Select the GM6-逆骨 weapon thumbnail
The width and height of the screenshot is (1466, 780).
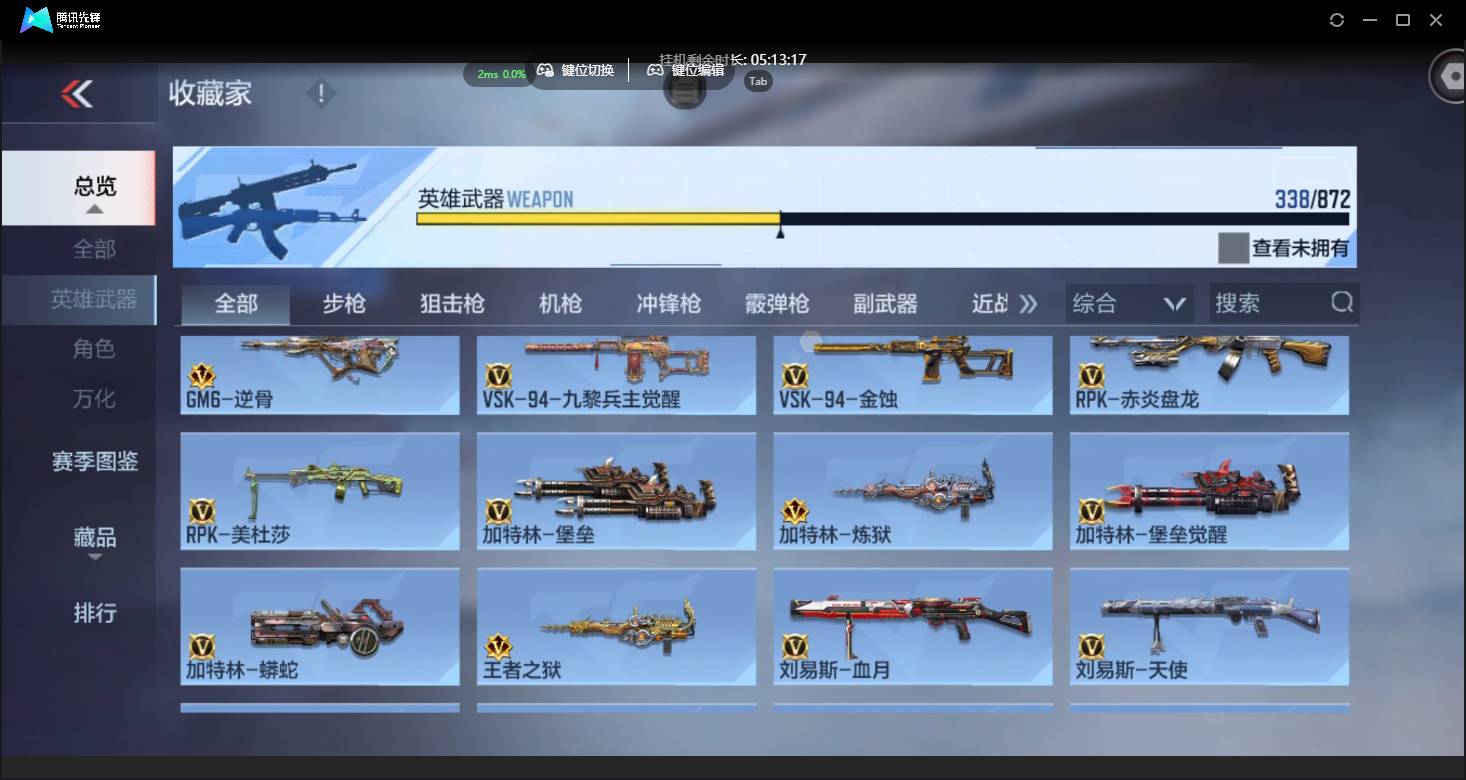pos(320,375)
